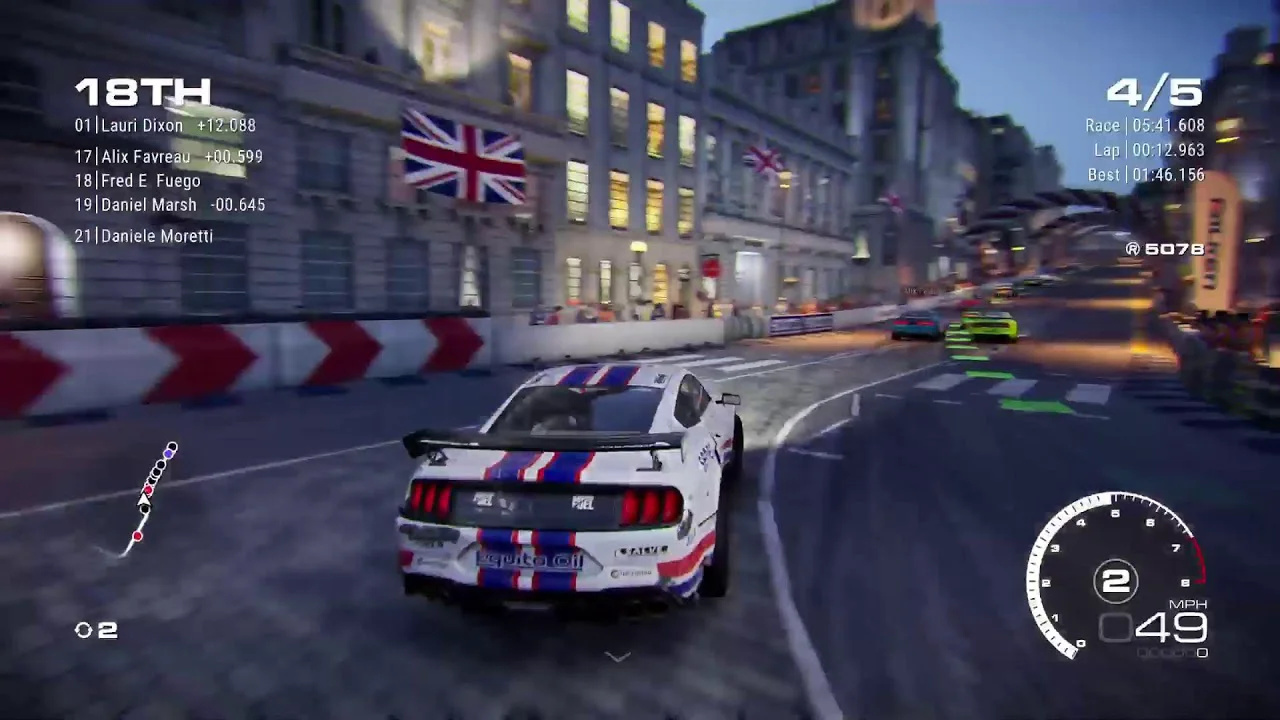Open the track minimap

150,498
